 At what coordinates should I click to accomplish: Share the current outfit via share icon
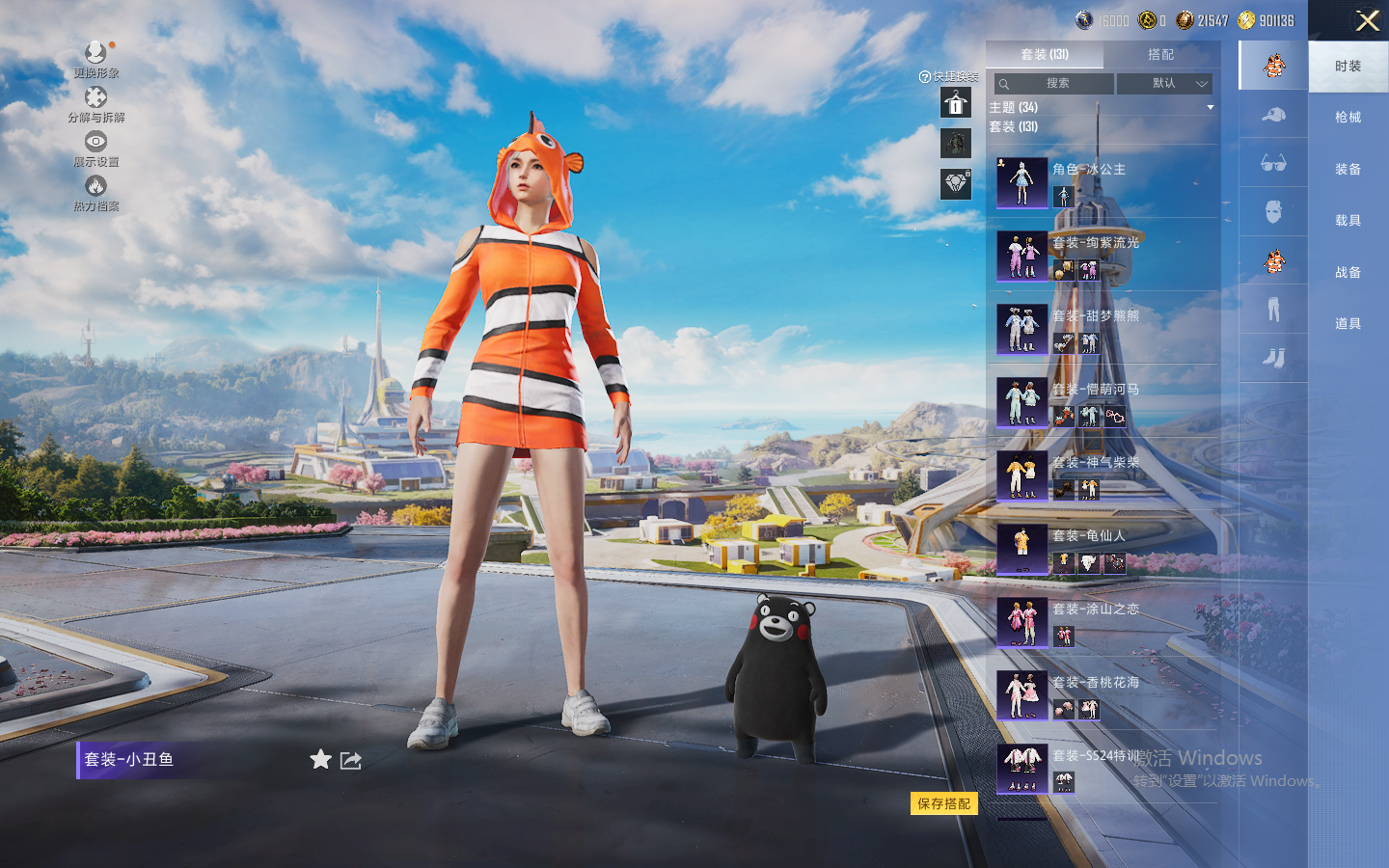(x=351, y=761)
